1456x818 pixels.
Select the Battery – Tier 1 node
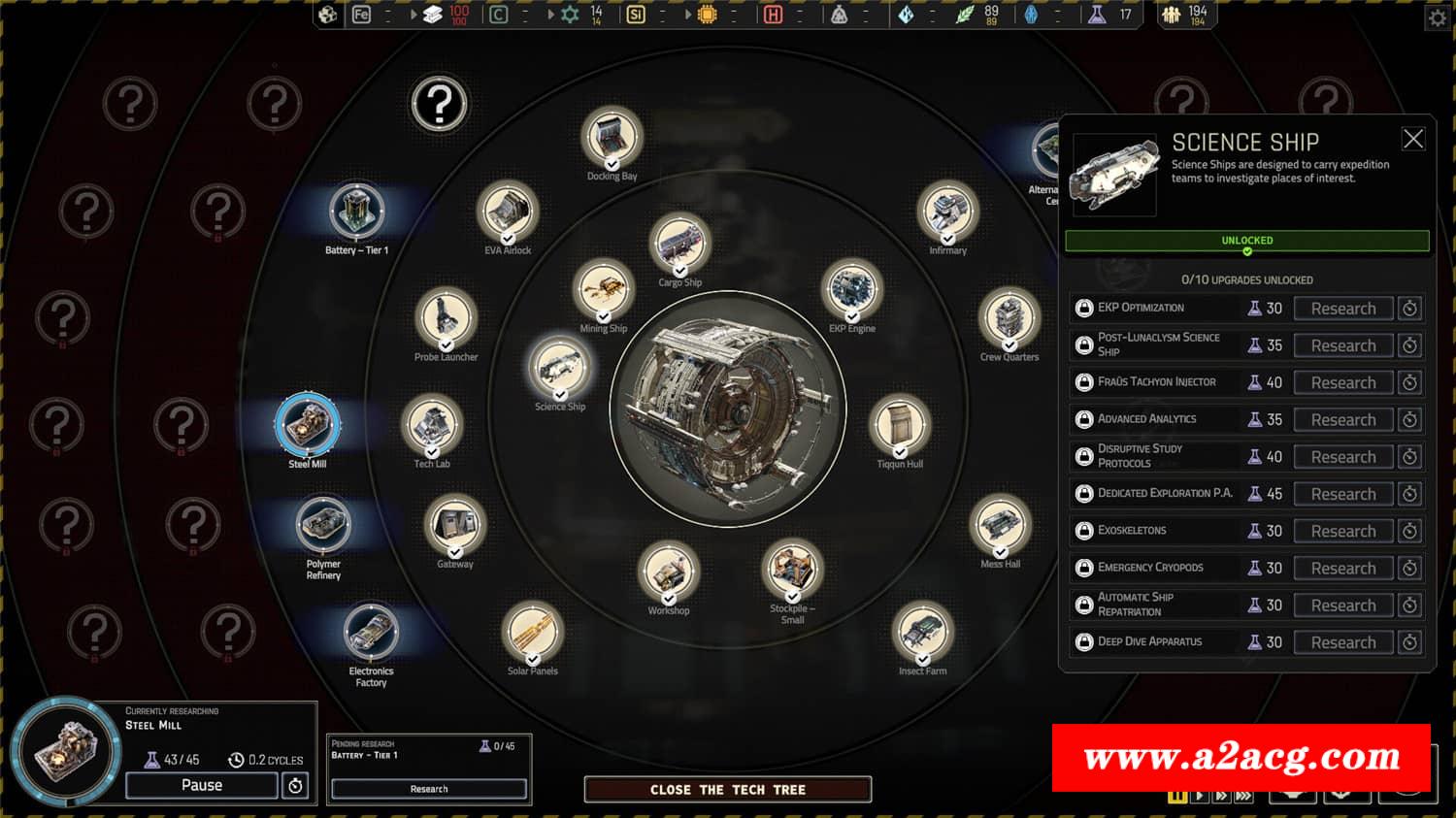tap(357, 211)
